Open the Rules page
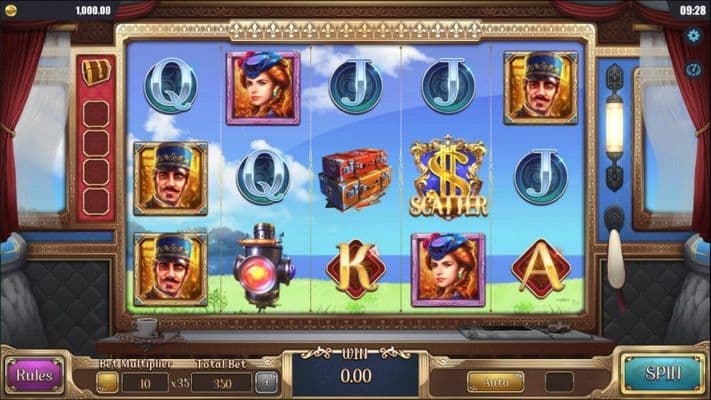The height and width of the screenshot is (400, 711). click(34, 375)
